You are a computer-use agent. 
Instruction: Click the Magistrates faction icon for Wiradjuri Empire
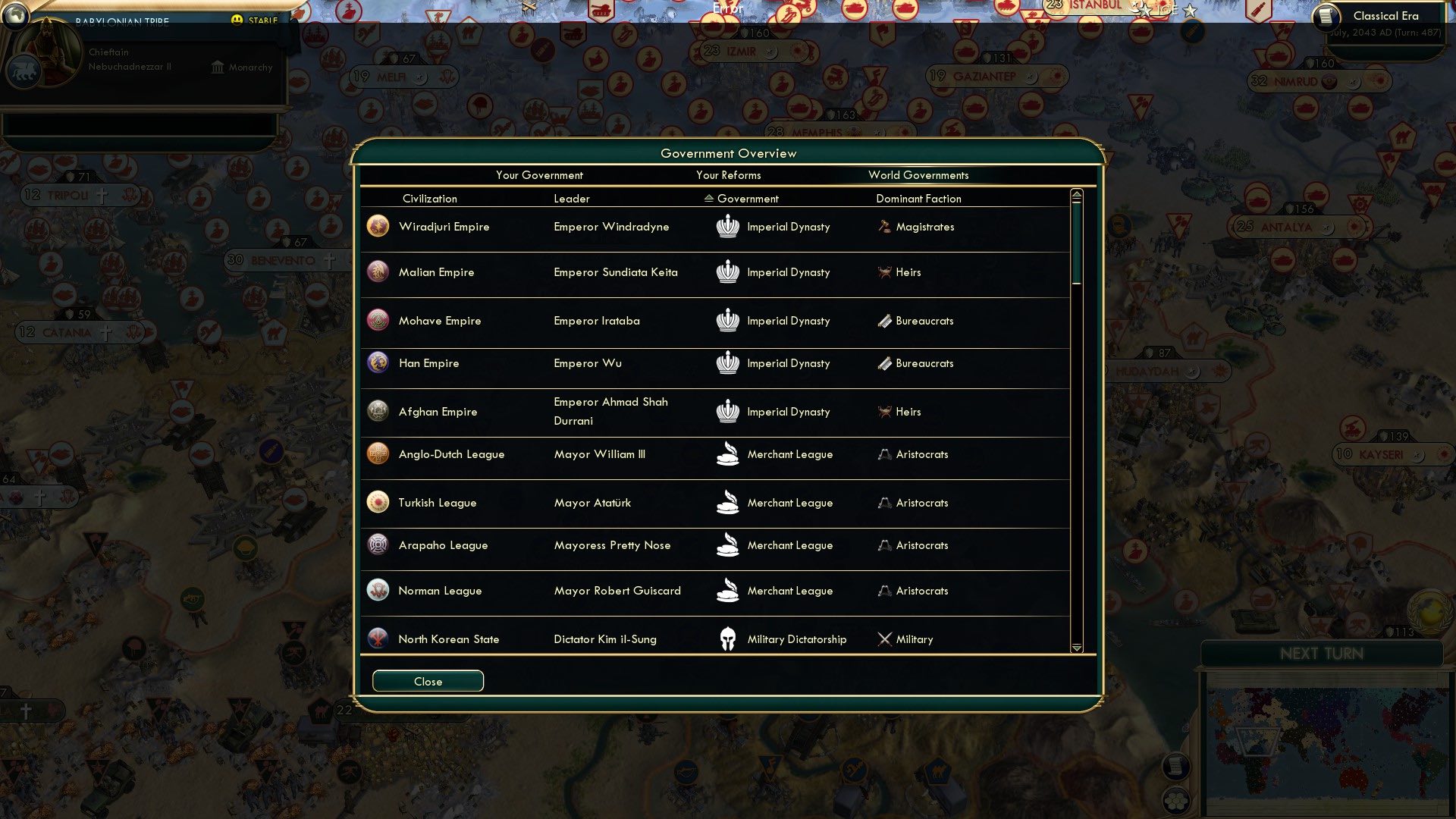click(883, 226)
